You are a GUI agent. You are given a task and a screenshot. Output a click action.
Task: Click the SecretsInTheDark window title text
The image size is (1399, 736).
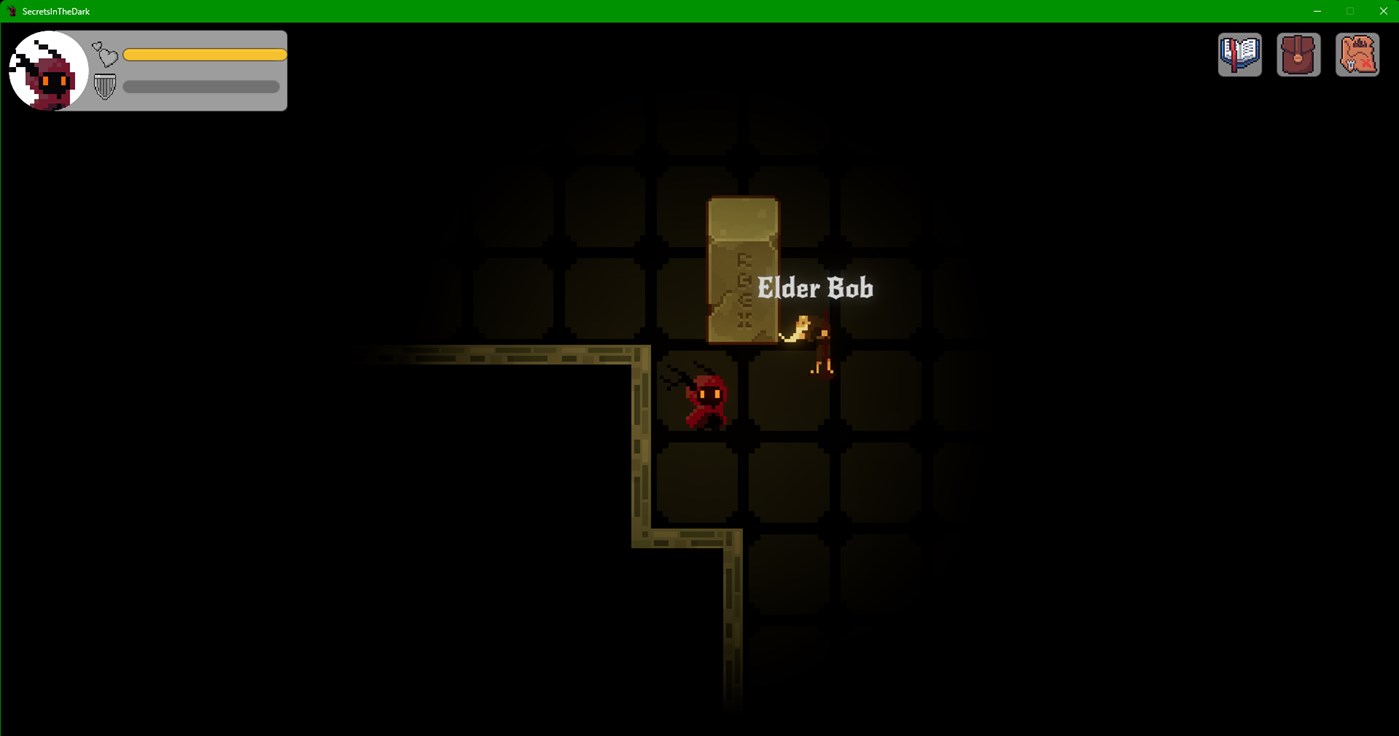pyautogui.click(x=55, y=11)
